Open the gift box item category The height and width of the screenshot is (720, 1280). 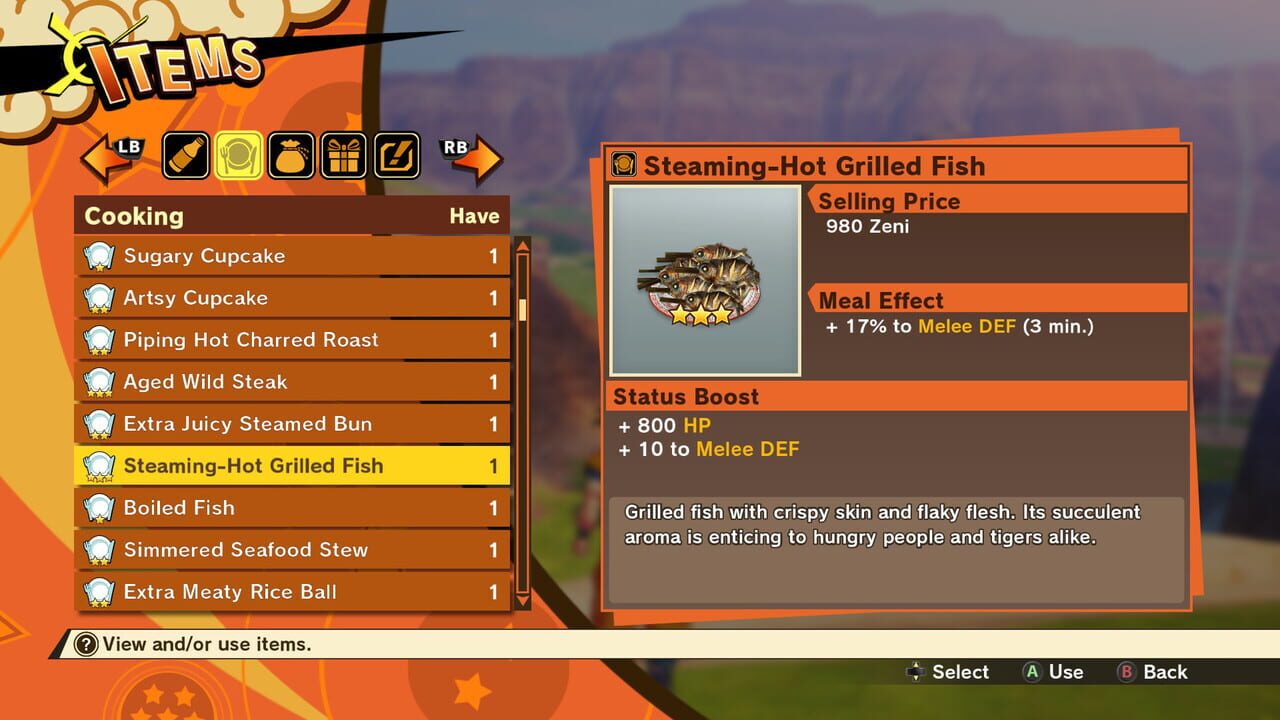click(344, 155)
